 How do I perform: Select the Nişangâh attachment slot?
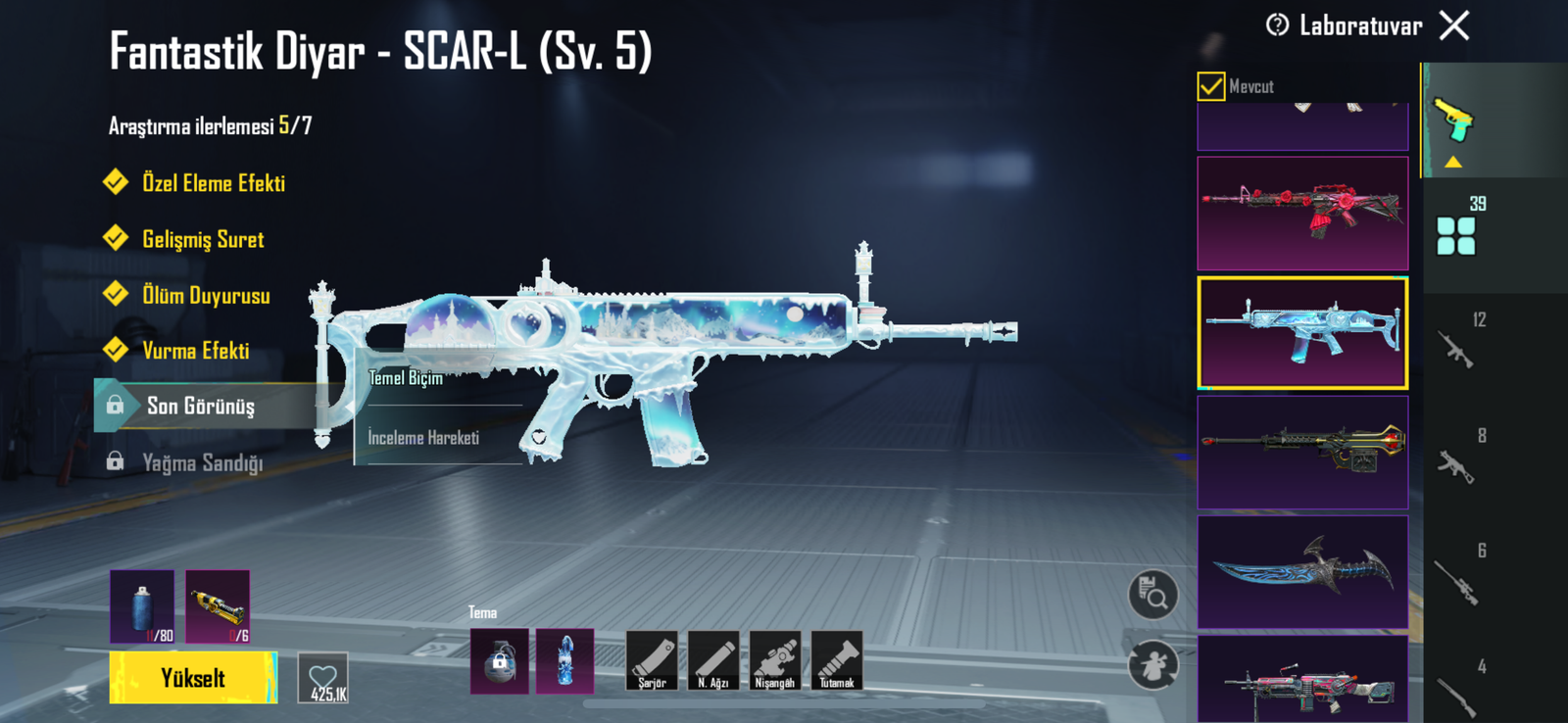click(775, 660)
